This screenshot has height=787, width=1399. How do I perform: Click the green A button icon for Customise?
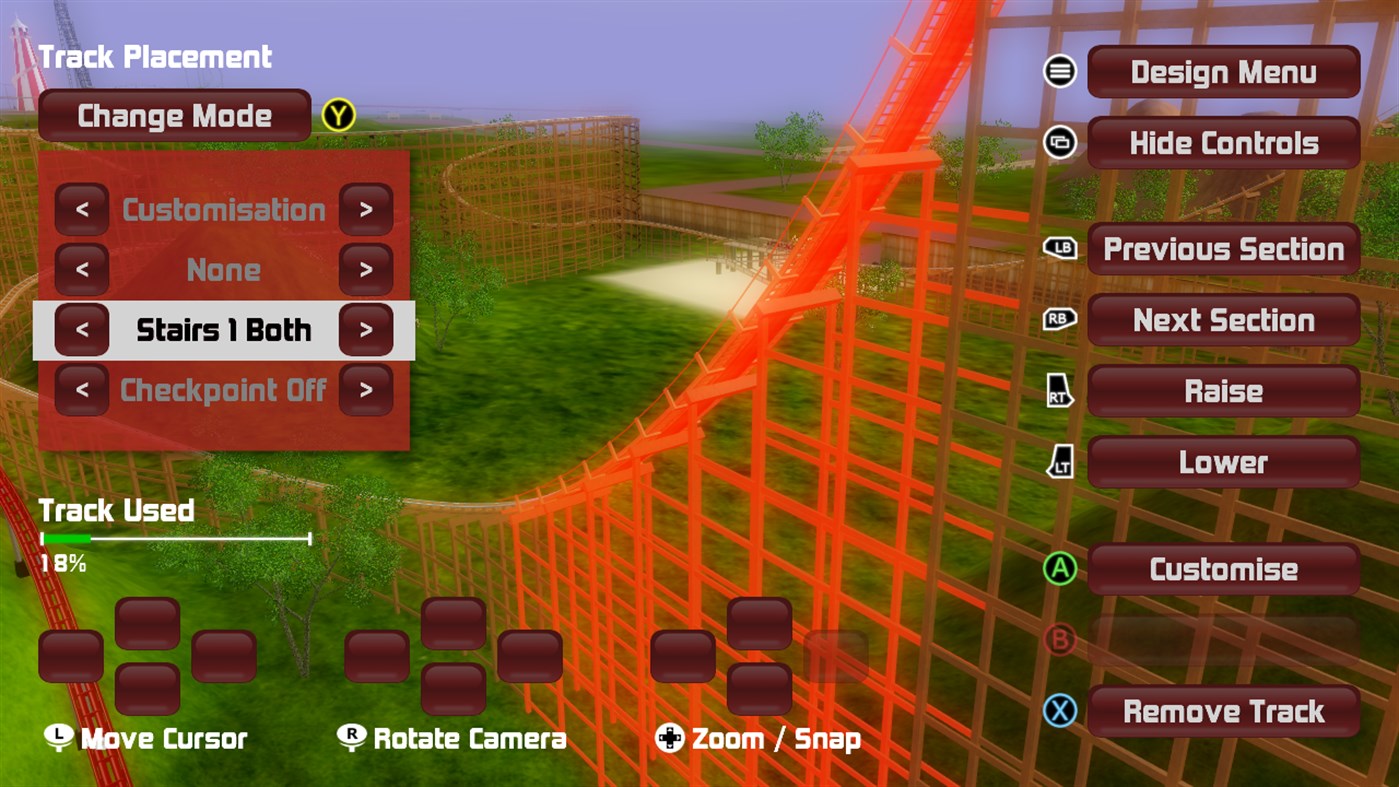[1059, 569]
